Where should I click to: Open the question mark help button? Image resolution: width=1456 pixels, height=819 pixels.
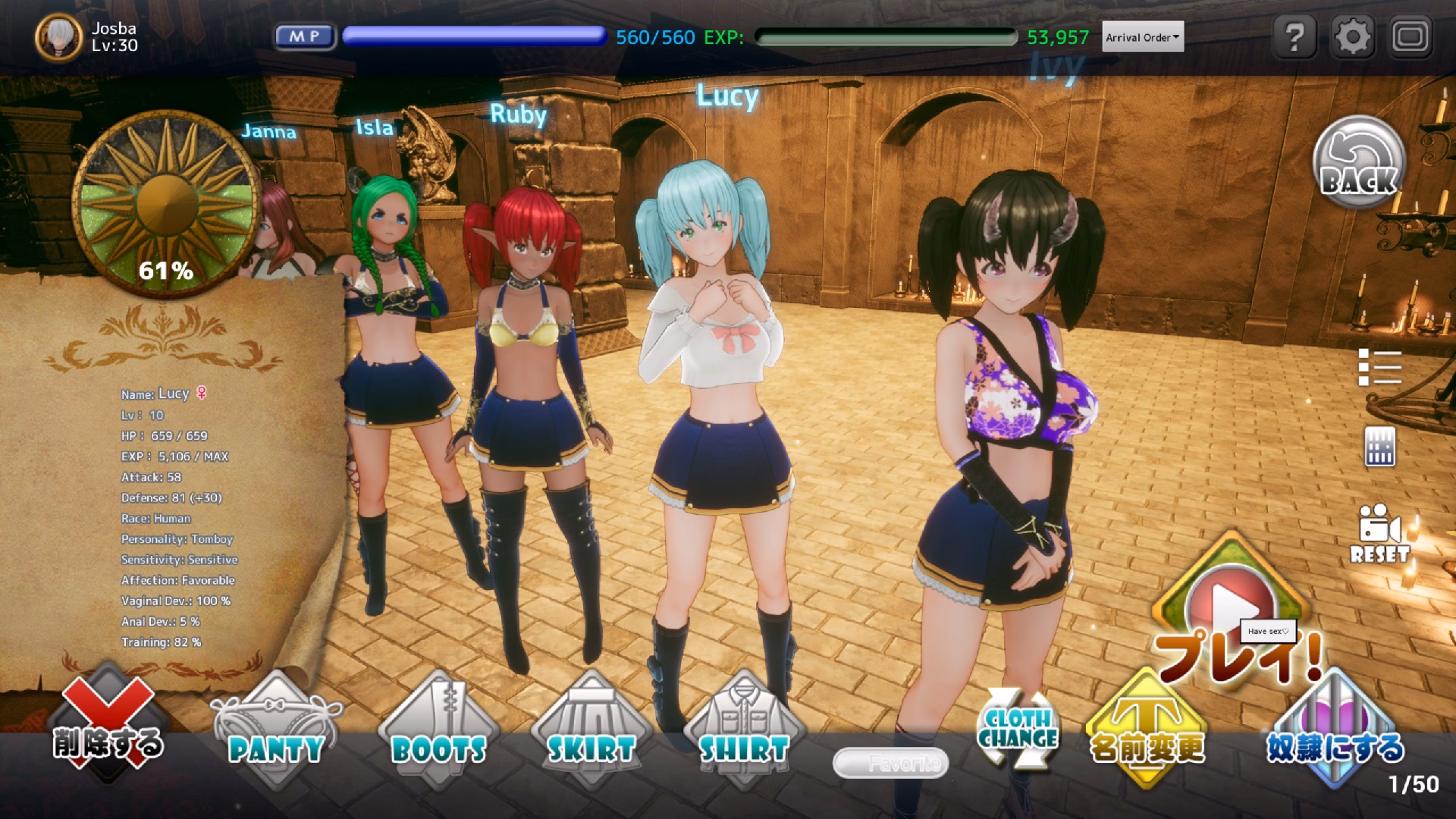tap(1295, 36)
